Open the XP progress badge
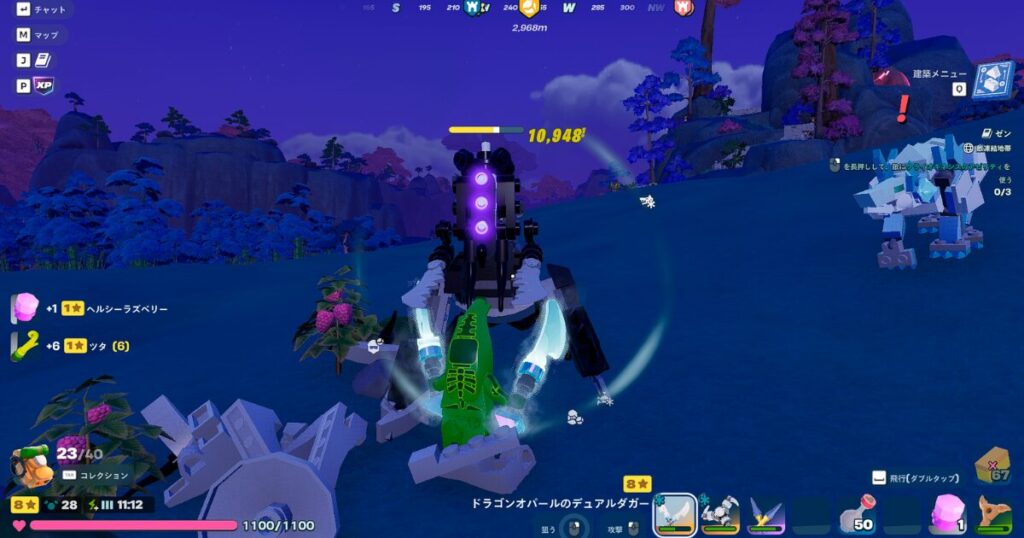This screenshot has width=1024, height=538. click(x=43, y=86)
